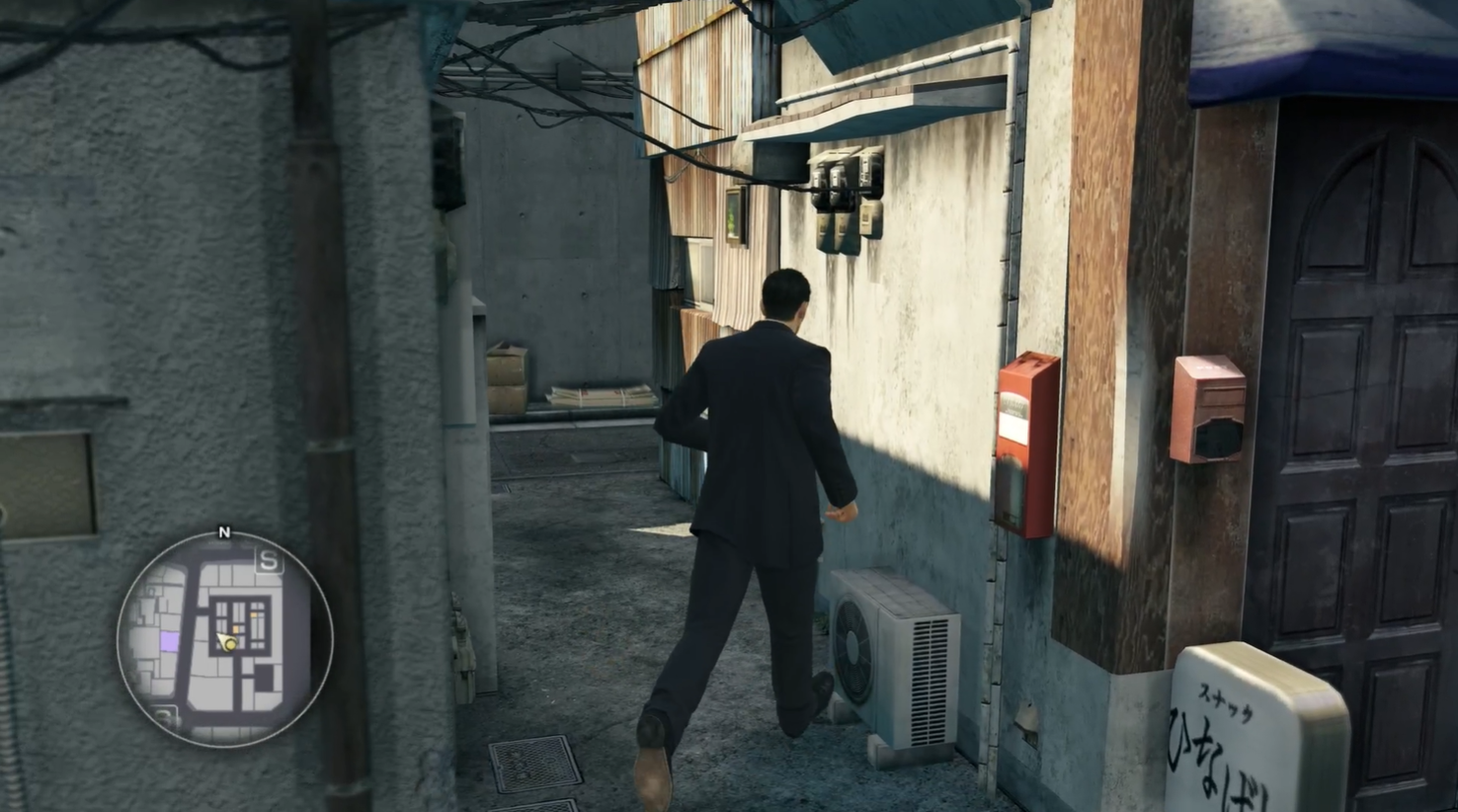The height and width of the screenshot is (812, 1458).
Task: Select the brown mailbox on the right wall
Action: [1207, 410]
